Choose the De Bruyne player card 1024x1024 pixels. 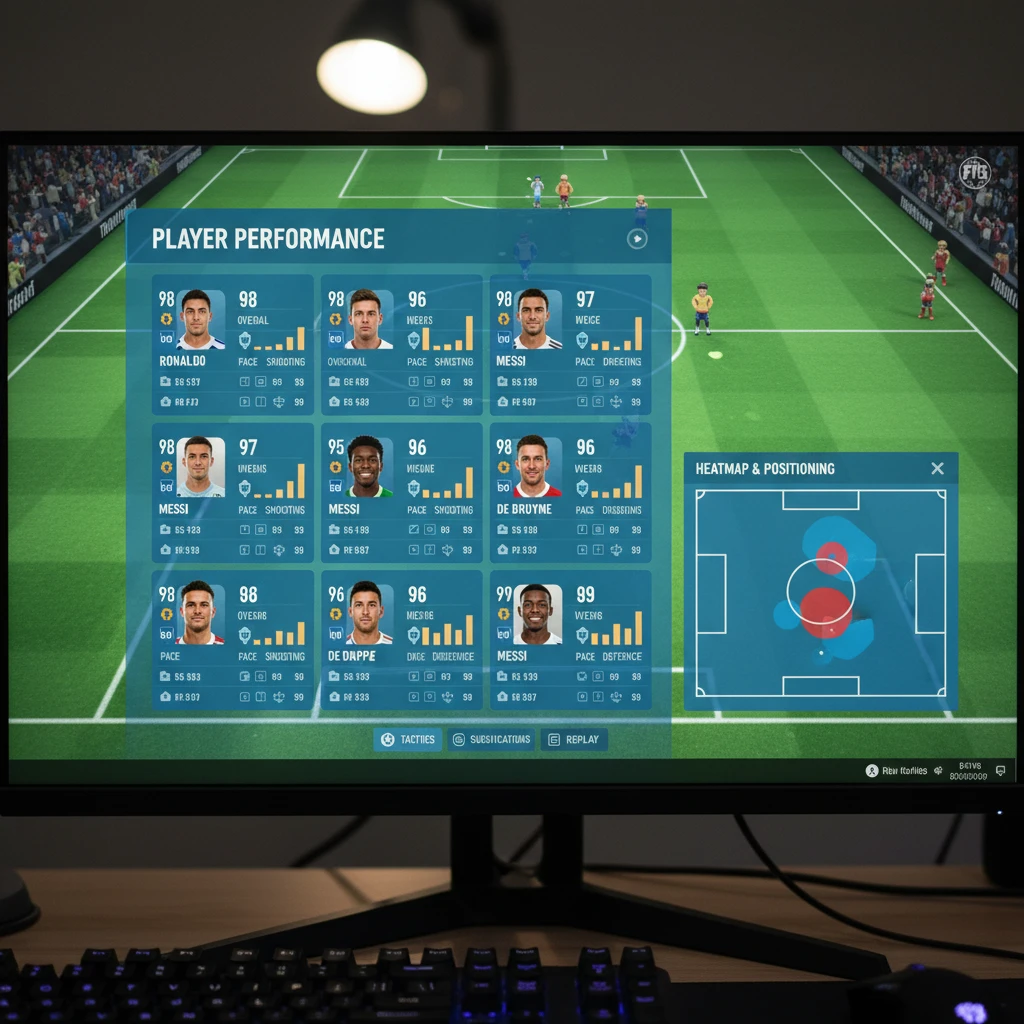(x=570, y=492)
